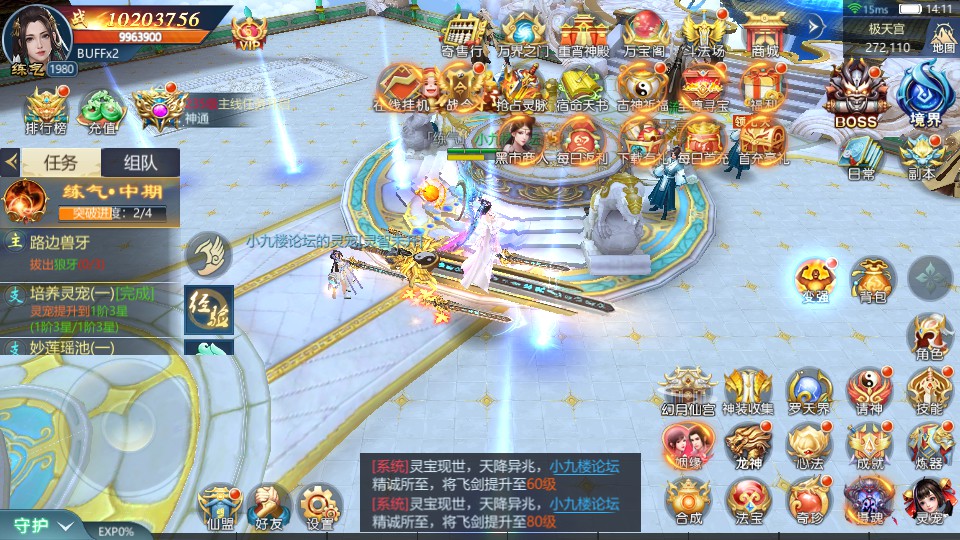Image resolution: width=960 pixels, height=540 pixels.
Task: Open the 排行榜 ranking board
Action: pyautogui.click(x=44, y=110)
